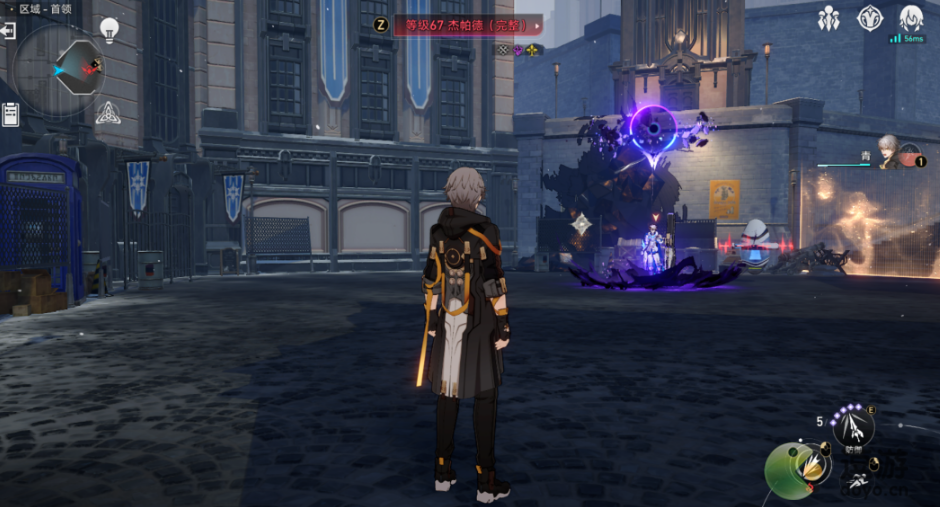Open the clipboard mission log icon
Viewport: 940px width, 507px height.
(x=11, y=113)
